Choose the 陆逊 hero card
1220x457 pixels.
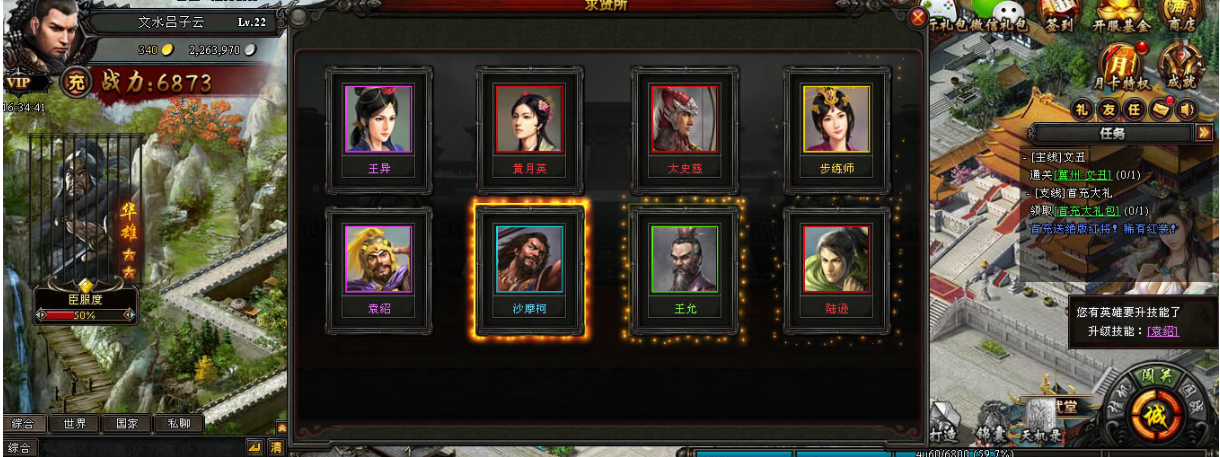[836, 269]
